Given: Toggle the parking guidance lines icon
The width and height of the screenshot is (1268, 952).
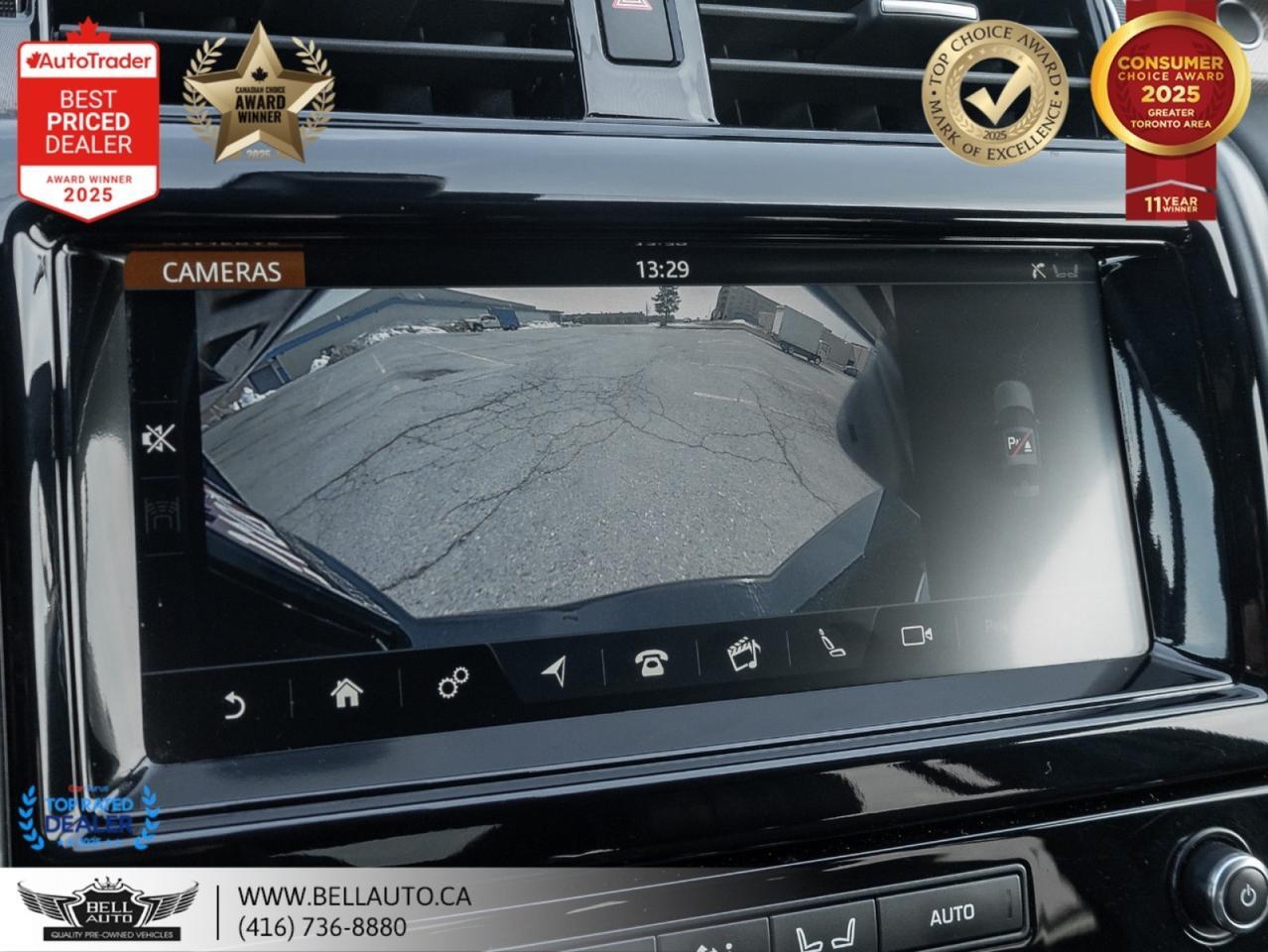Looking at the screenshot, I should tap(162, 516).
